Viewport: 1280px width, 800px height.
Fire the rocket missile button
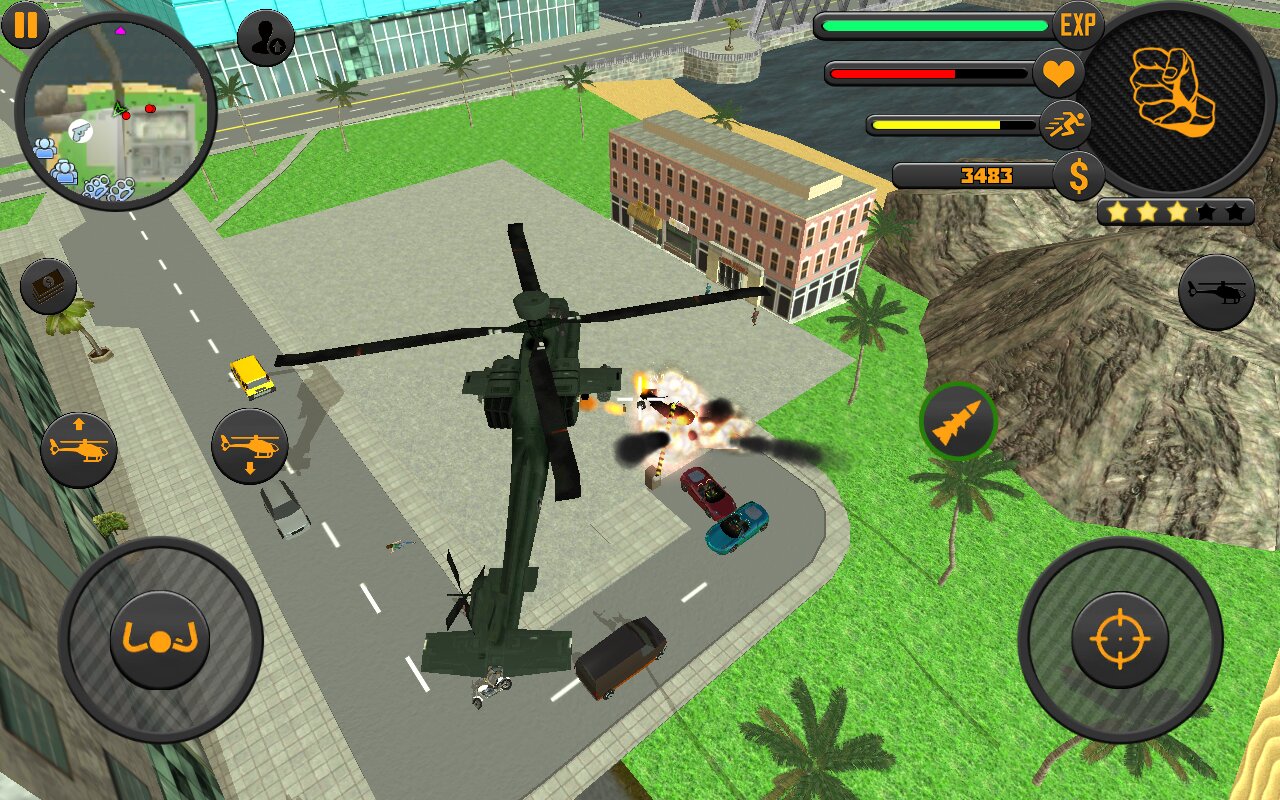coord(958,421)
